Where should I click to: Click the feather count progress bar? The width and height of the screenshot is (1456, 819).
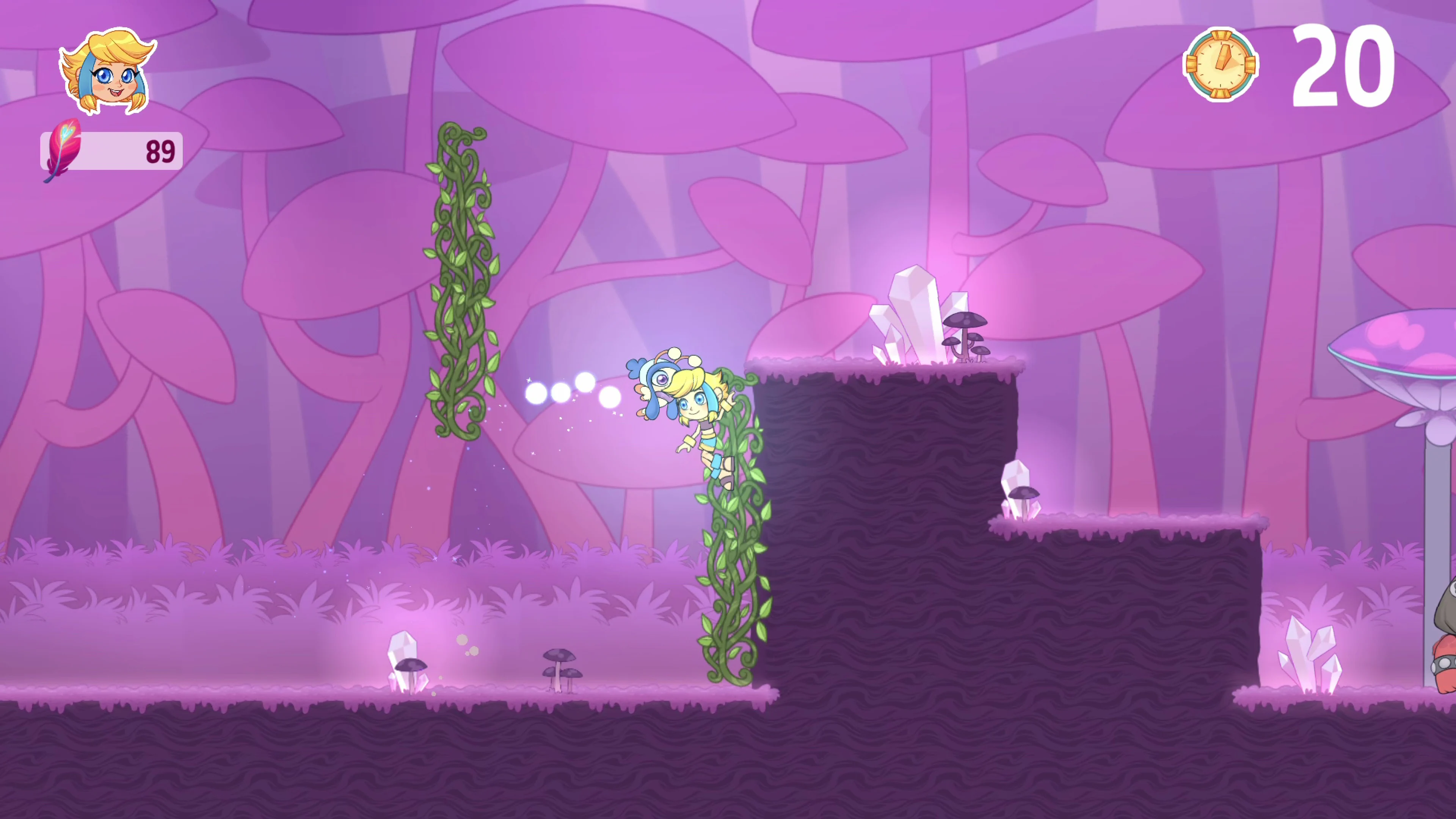pos(113,151)
